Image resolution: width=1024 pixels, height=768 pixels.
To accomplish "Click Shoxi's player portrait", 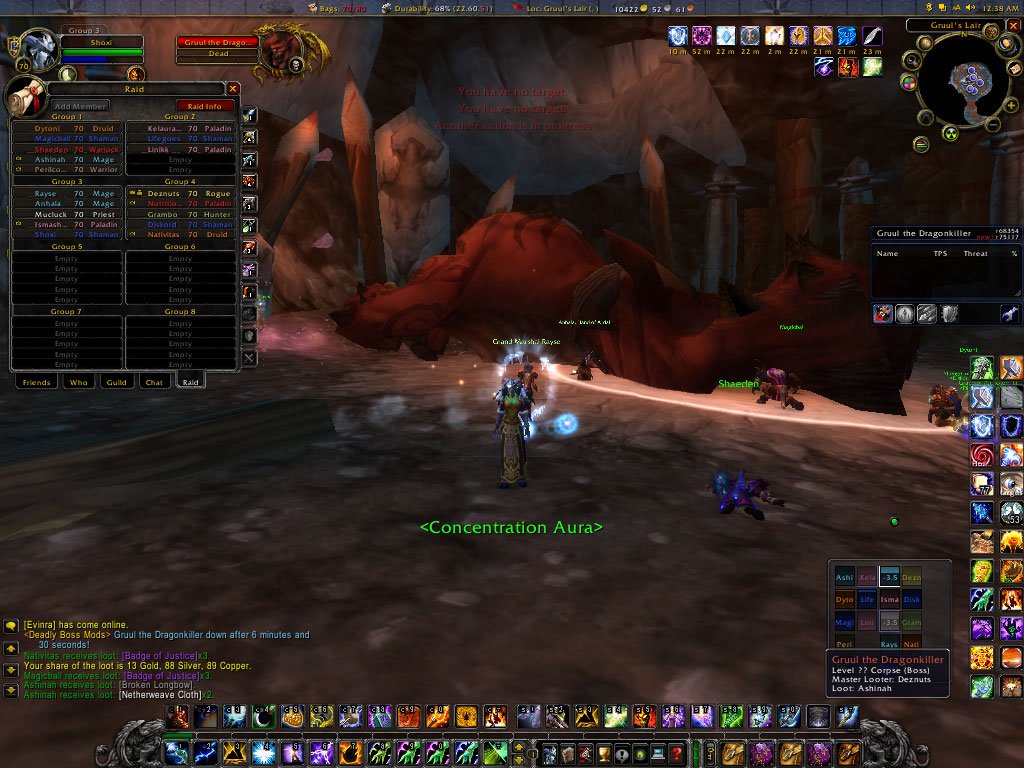I will pyautogui.click(x=36, y=50).
